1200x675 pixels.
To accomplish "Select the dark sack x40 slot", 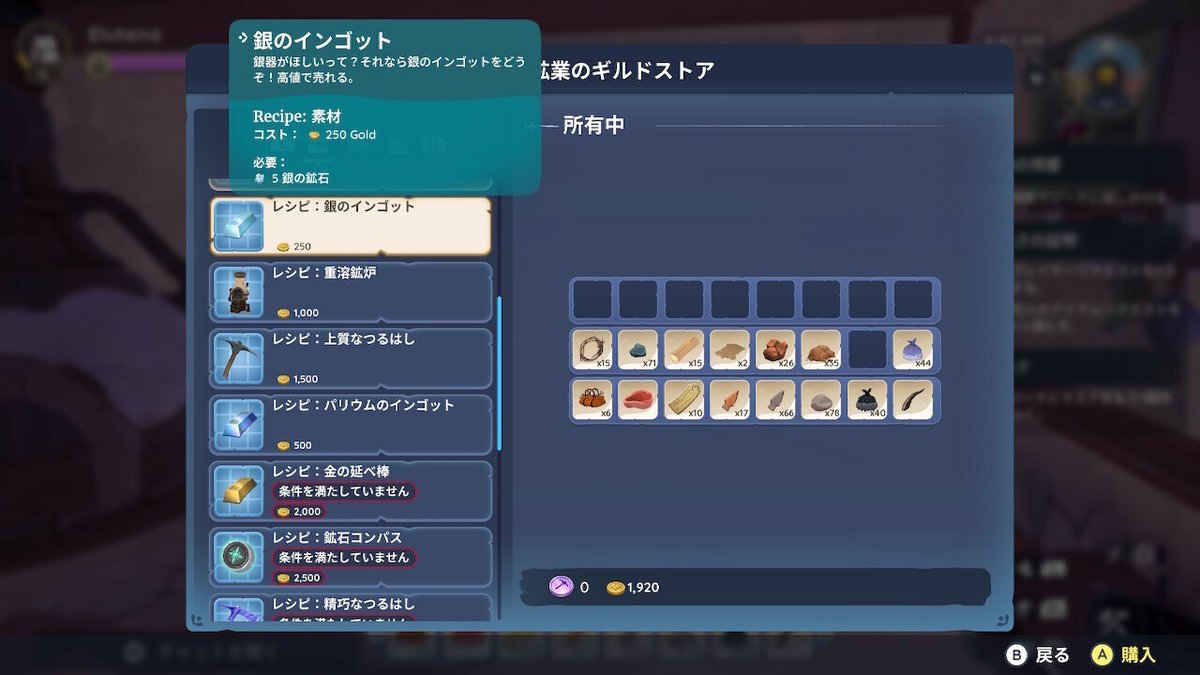I will click(x=867, y=400).
